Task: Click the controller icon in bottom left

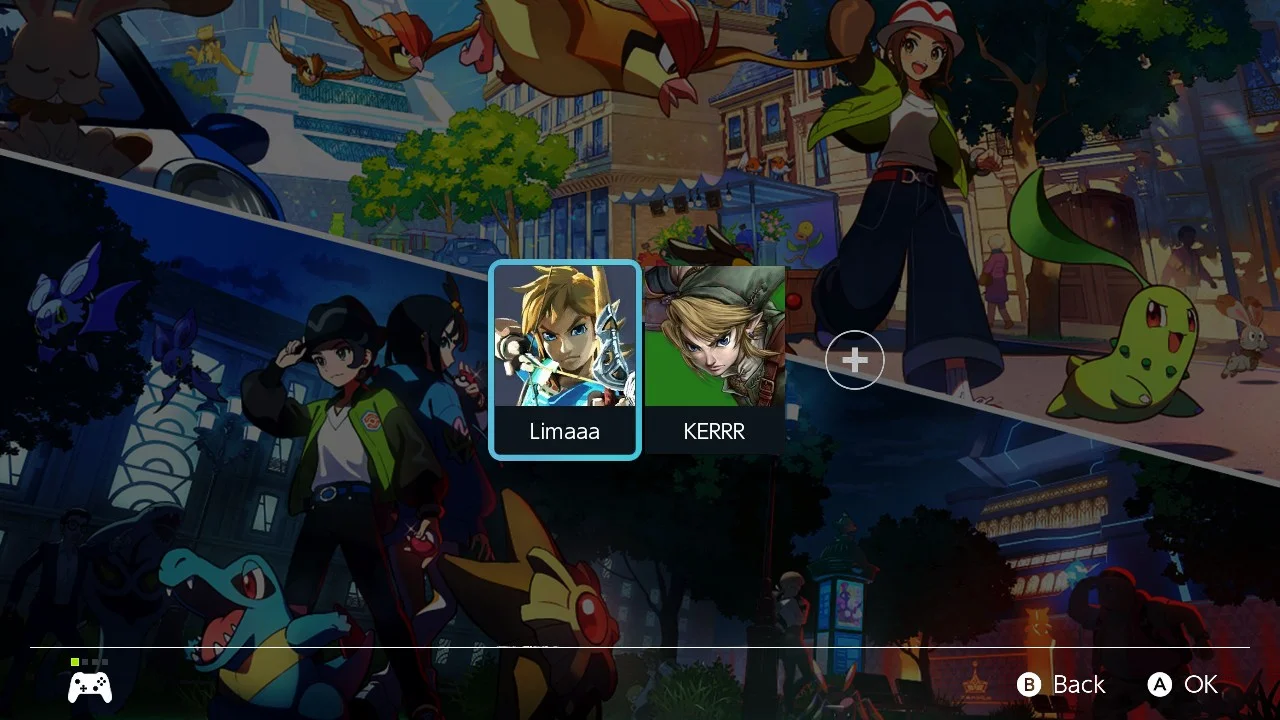Action: (89, 686)
